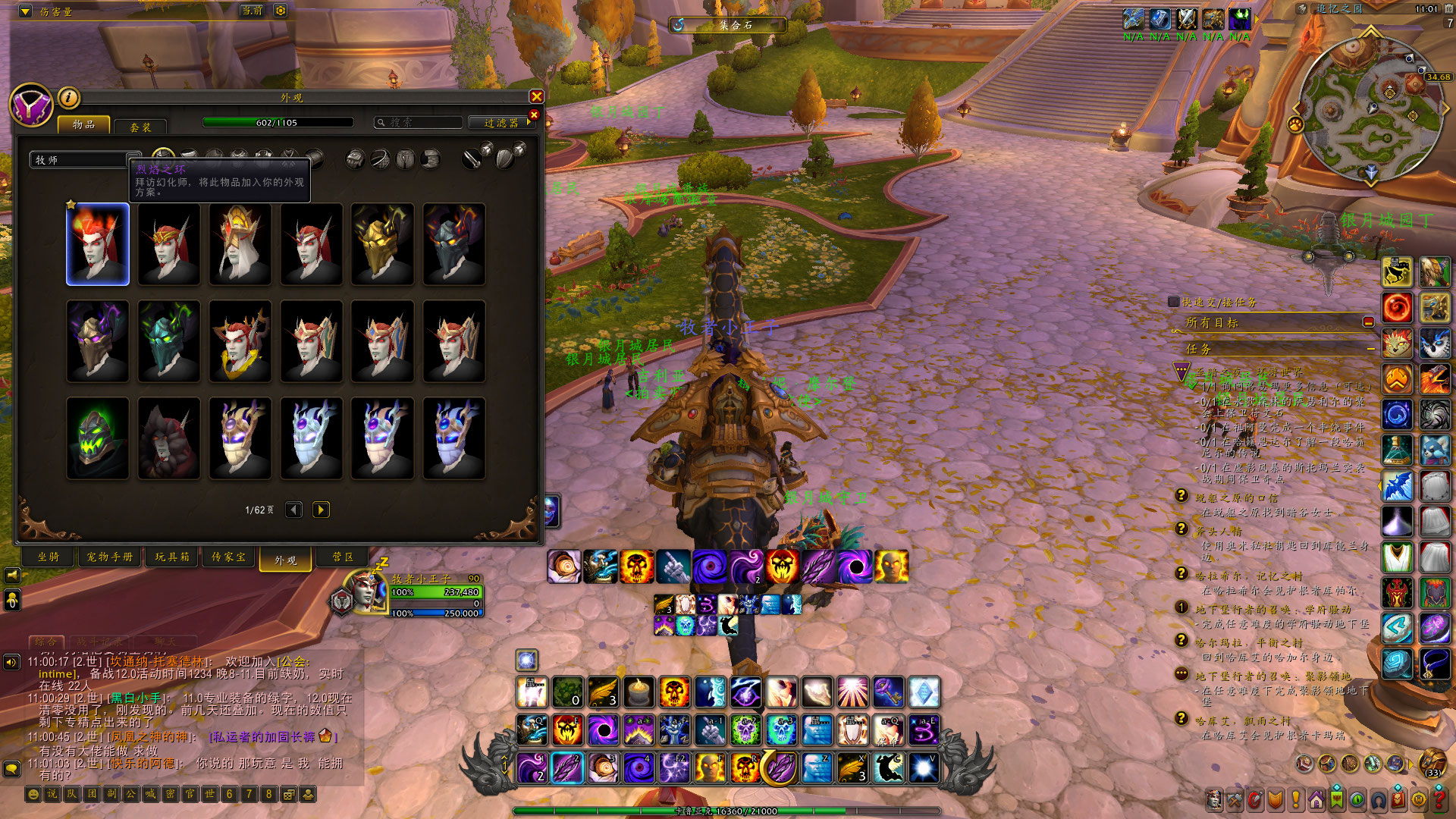The height and width of the screenshot is (819, 1456).
Task: Open the red question mark help button
Action: [x=1439, y=799]
